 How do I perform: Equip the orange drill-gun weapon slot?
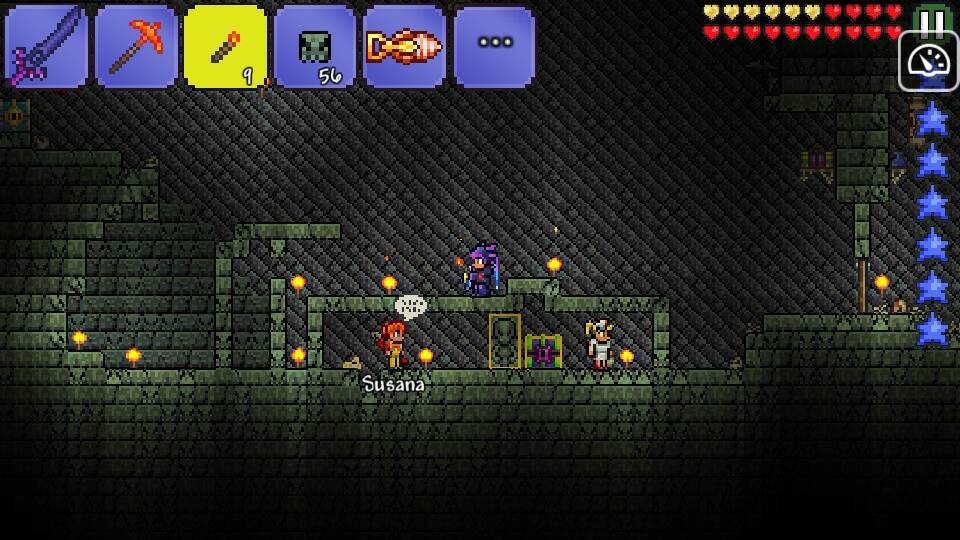click(404, 47)
